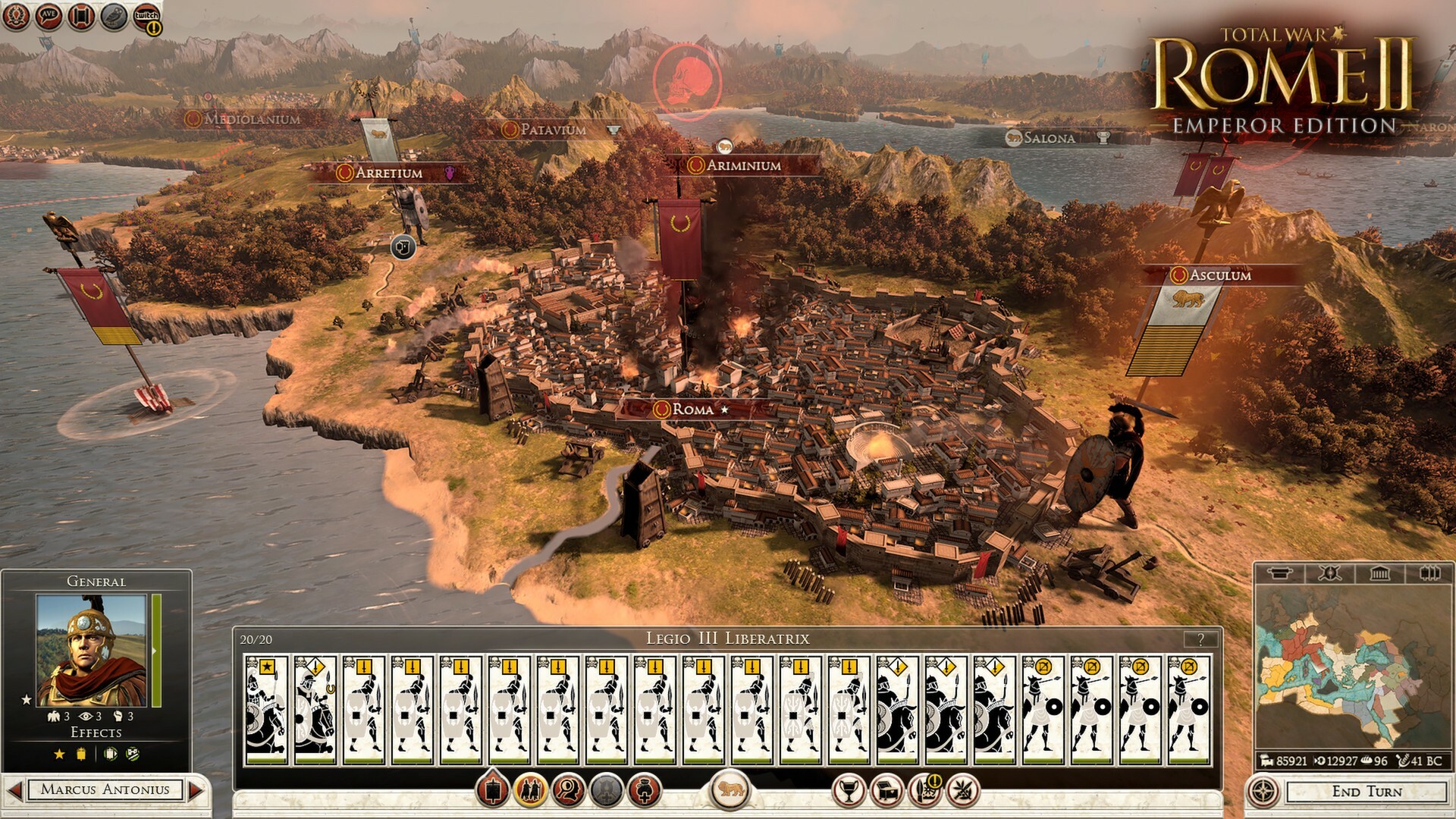Open the encyclopedia owl icon
The image size is (1456, 819).
pyautogui.click(x=112, y=17)
